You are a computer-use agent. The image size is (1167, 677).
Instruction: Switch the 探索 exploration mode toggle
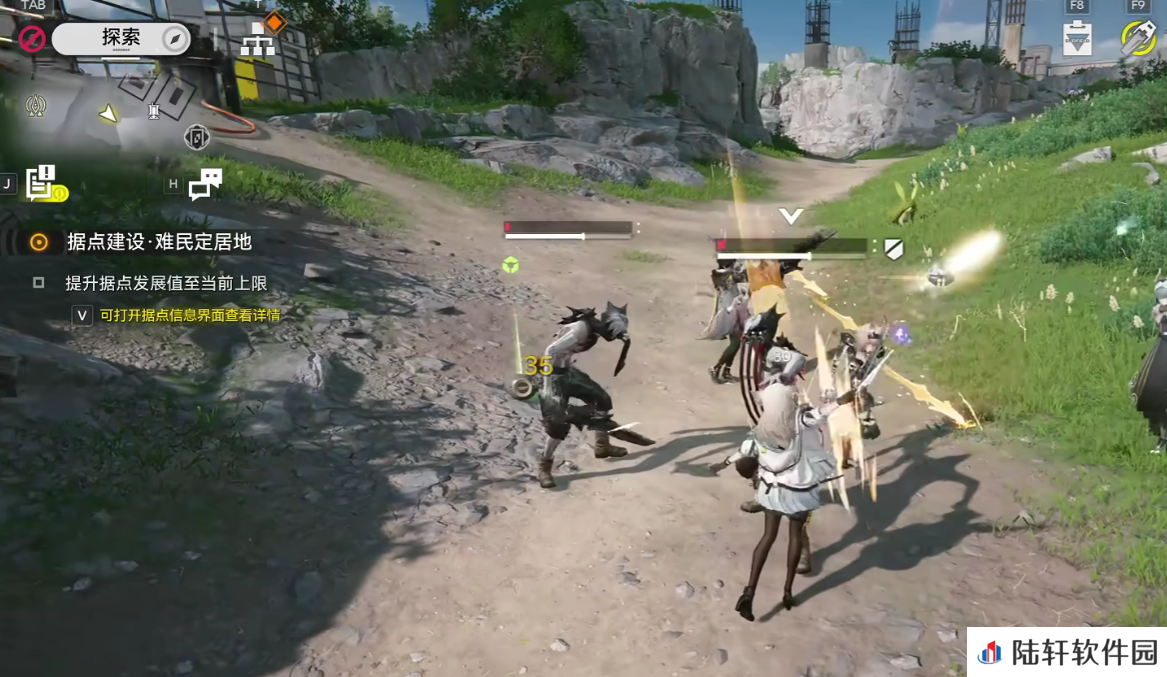tap(120, 39)
